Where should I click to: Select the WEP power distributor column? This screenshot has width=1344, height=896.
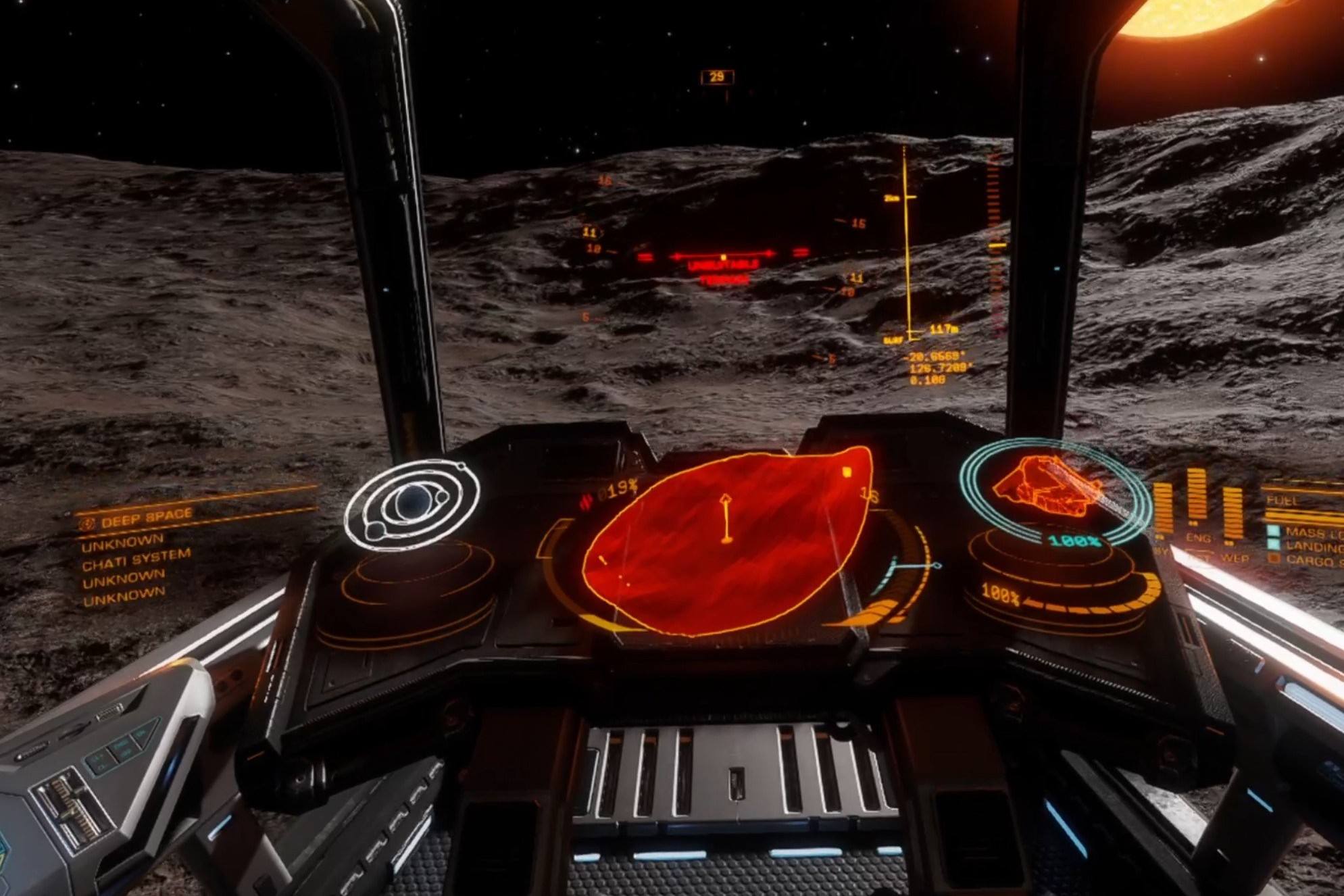click(x=1233, y=517)
